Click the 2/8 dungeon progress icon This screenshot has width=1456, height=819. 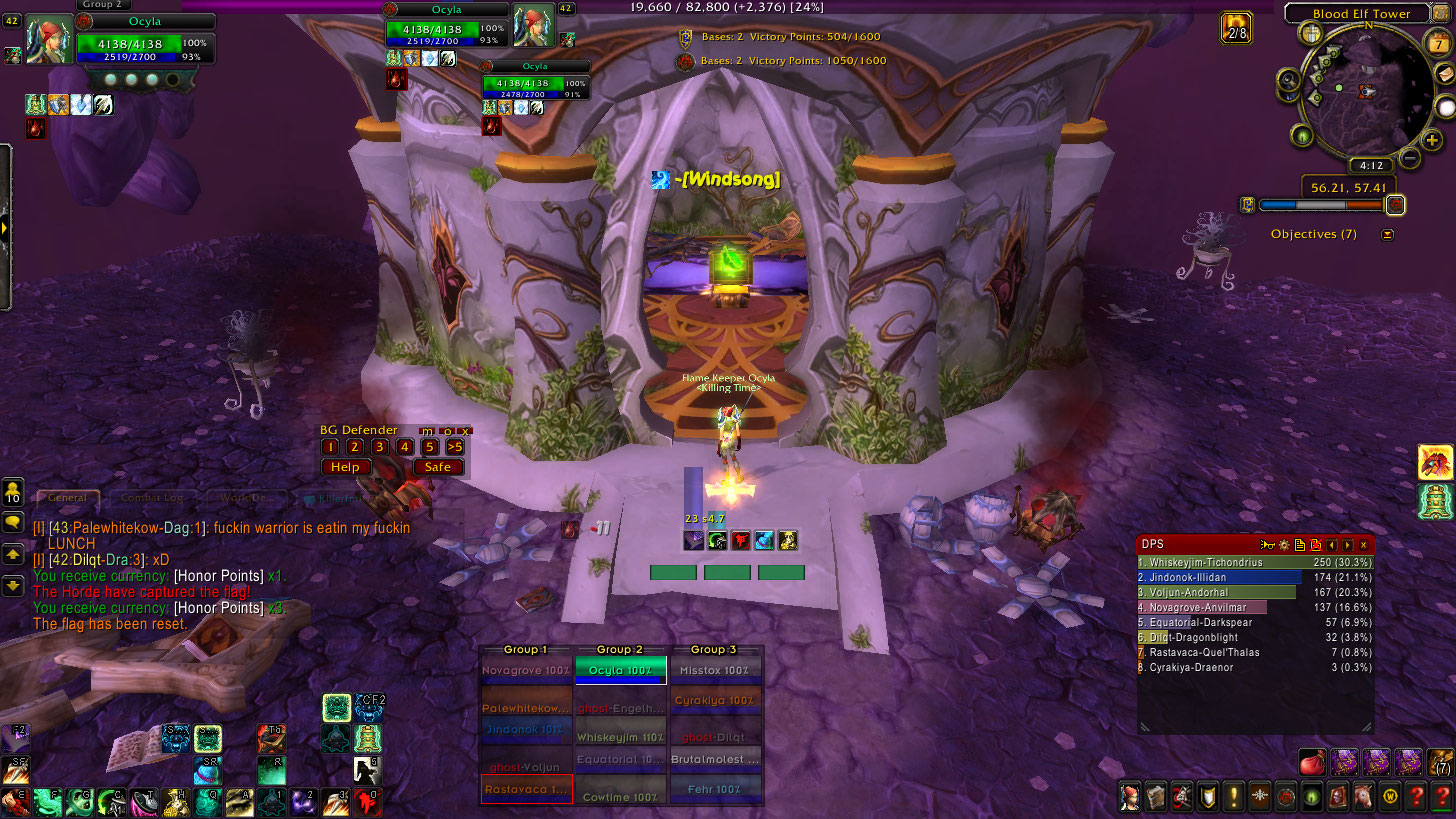[x=1236, y=27]
